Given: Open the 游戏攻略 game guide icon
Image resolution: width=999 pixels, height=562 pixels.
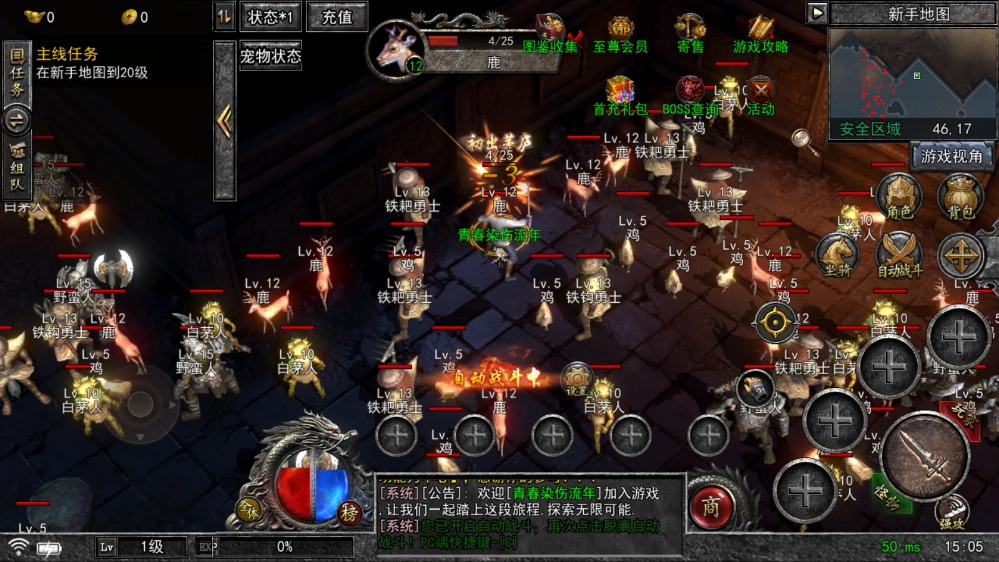Looking at the screenshot, I should (761, 32).
